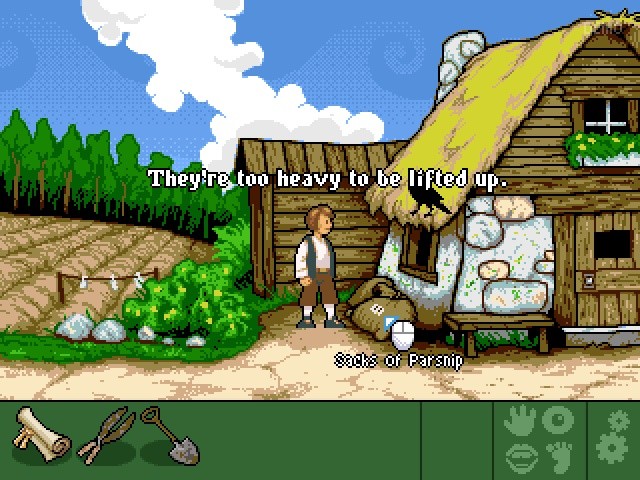Choose the mouth talk action
640x480 pixels.
[520, 455]
